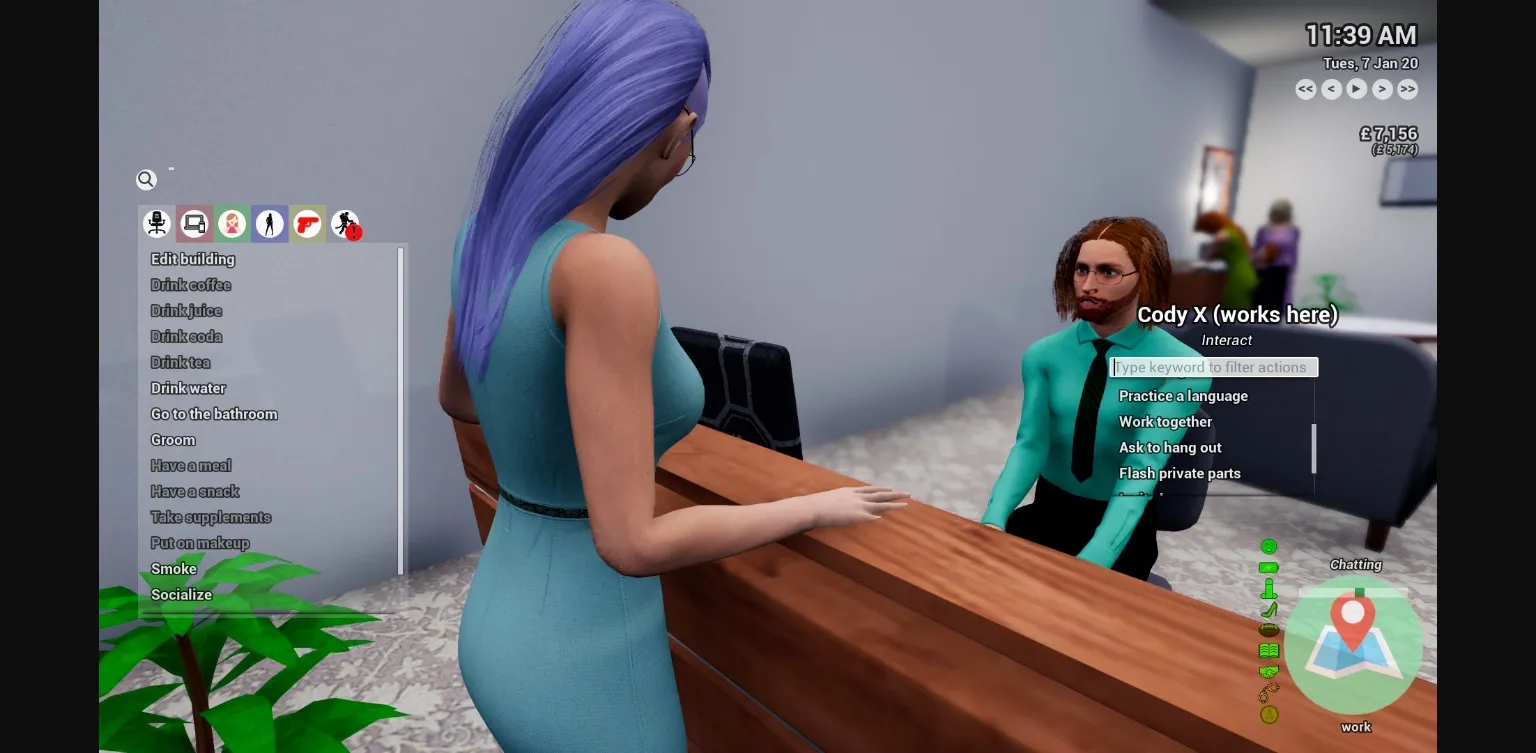Image resolution: width=1536 pixels, height=753 pixels.
Task: Select the computer devices category icon
Action: coord(194,223)
